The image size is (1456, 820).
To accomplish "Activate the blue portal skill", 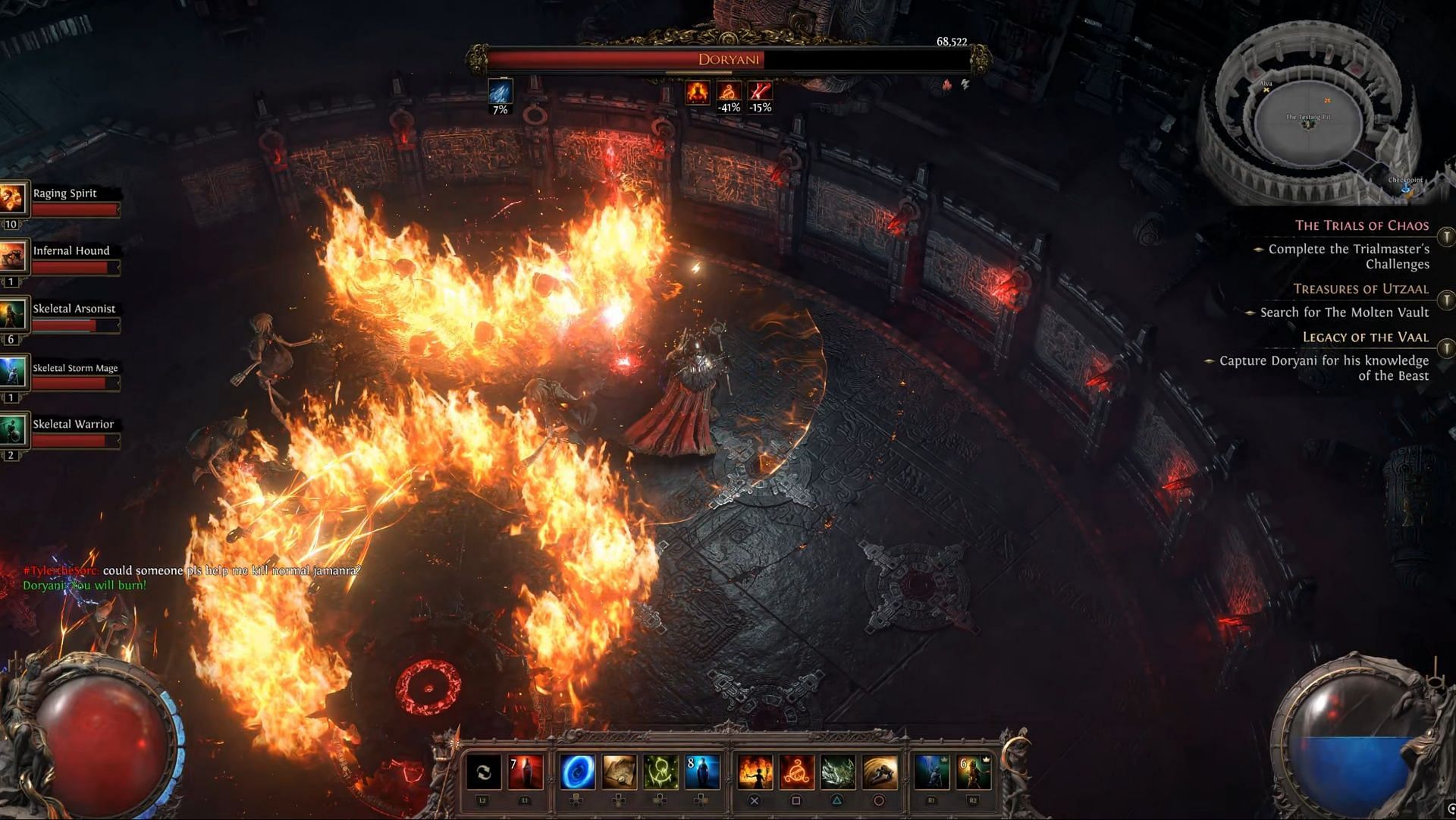I will click(577, 773).
